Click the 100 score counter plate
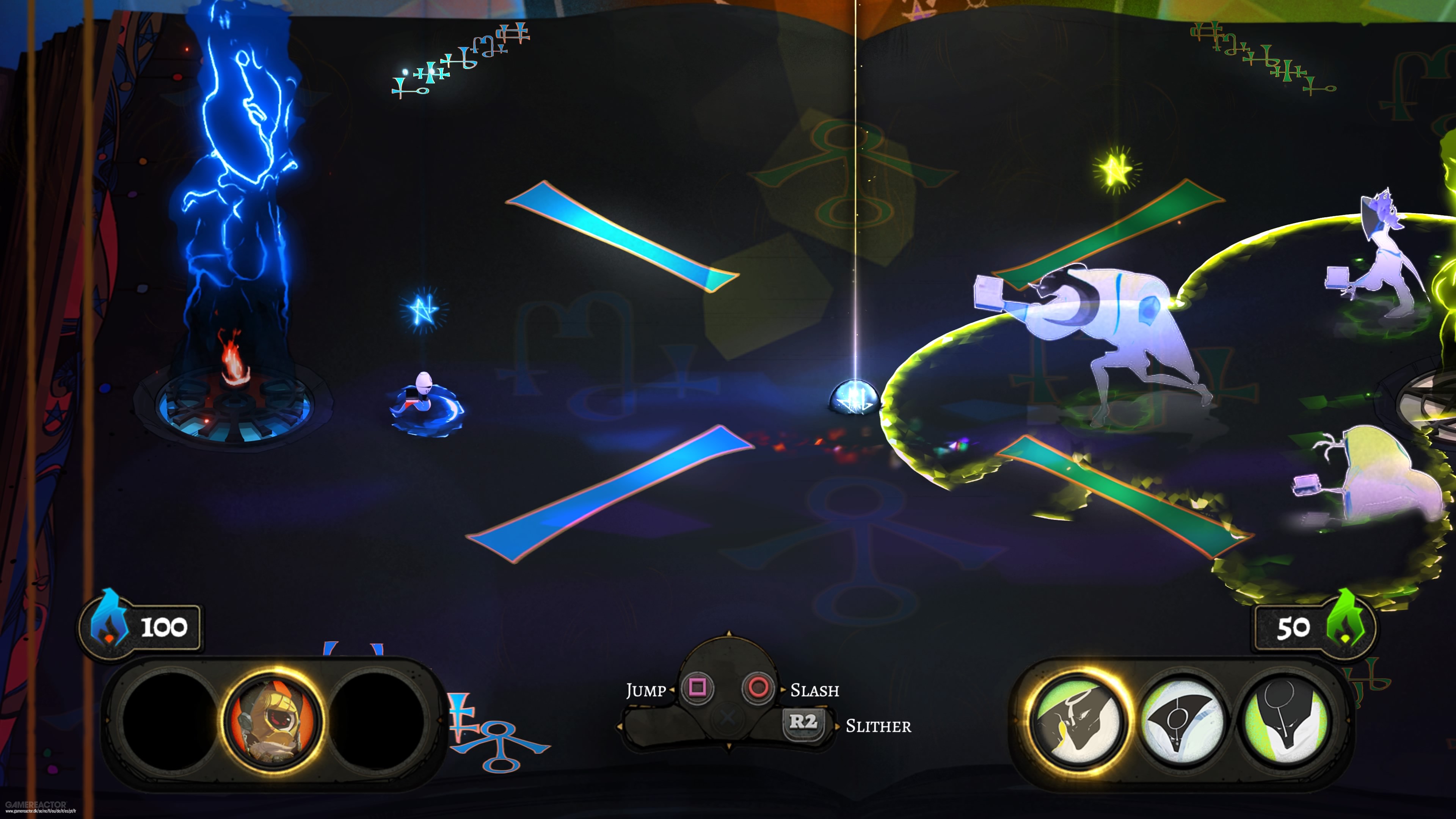1456x819 pixels. (165, 628)
